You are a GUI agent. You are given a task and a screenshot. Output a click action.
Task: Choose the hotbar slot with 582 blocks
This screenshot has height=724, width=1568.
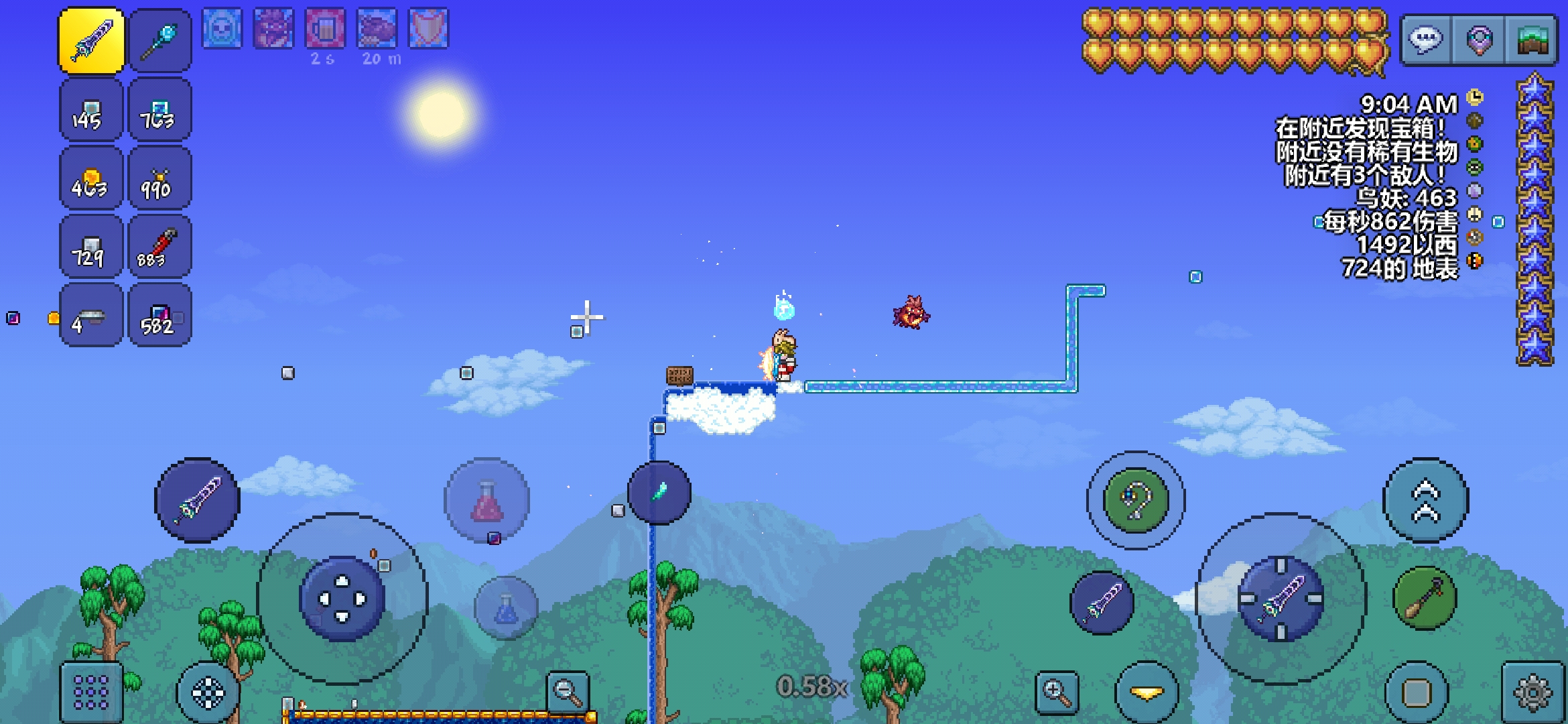(x=159, y=316)
